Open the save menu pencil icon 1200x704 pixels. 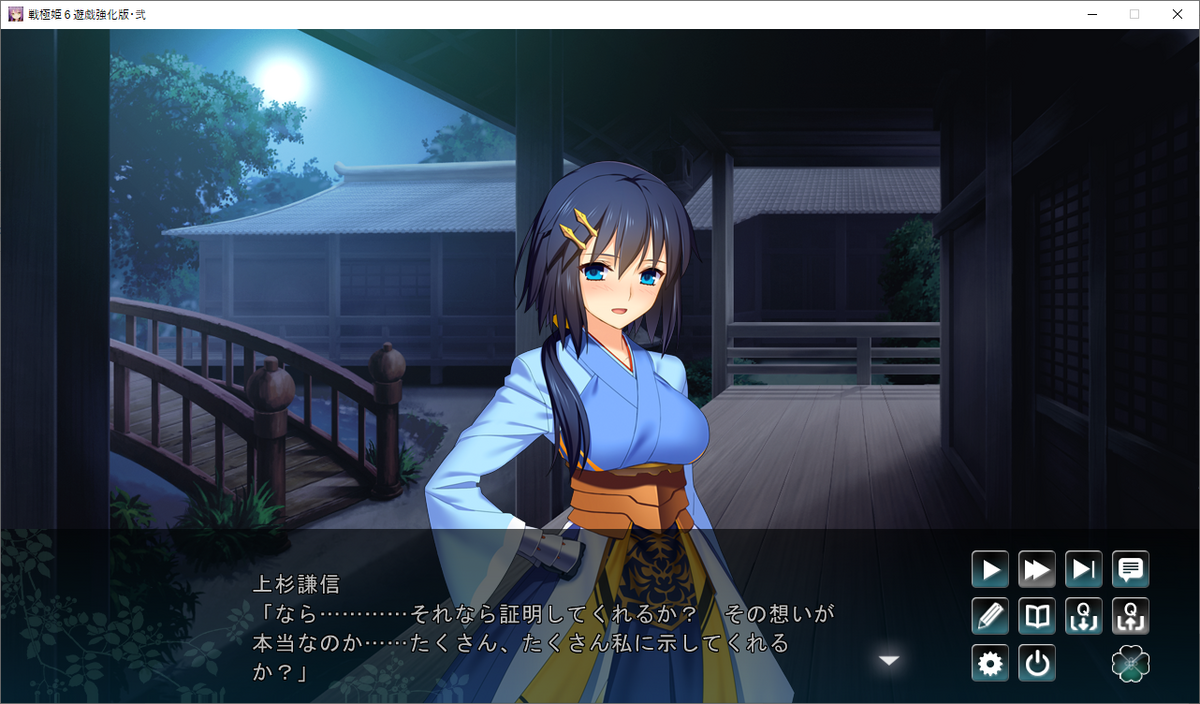(x=990, y=616)
